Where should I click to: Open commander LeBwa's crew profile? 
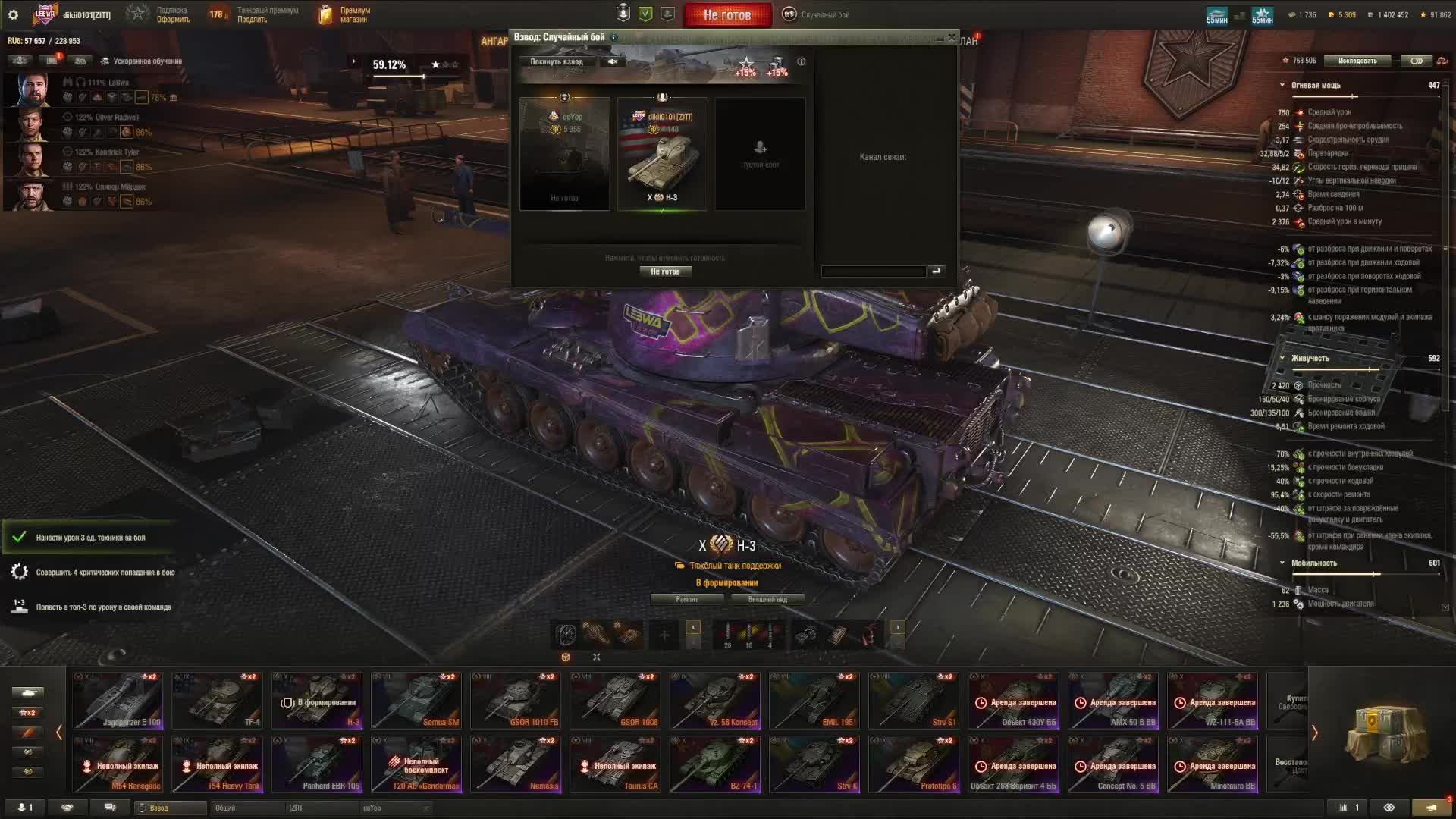click(x=32, y=89)
